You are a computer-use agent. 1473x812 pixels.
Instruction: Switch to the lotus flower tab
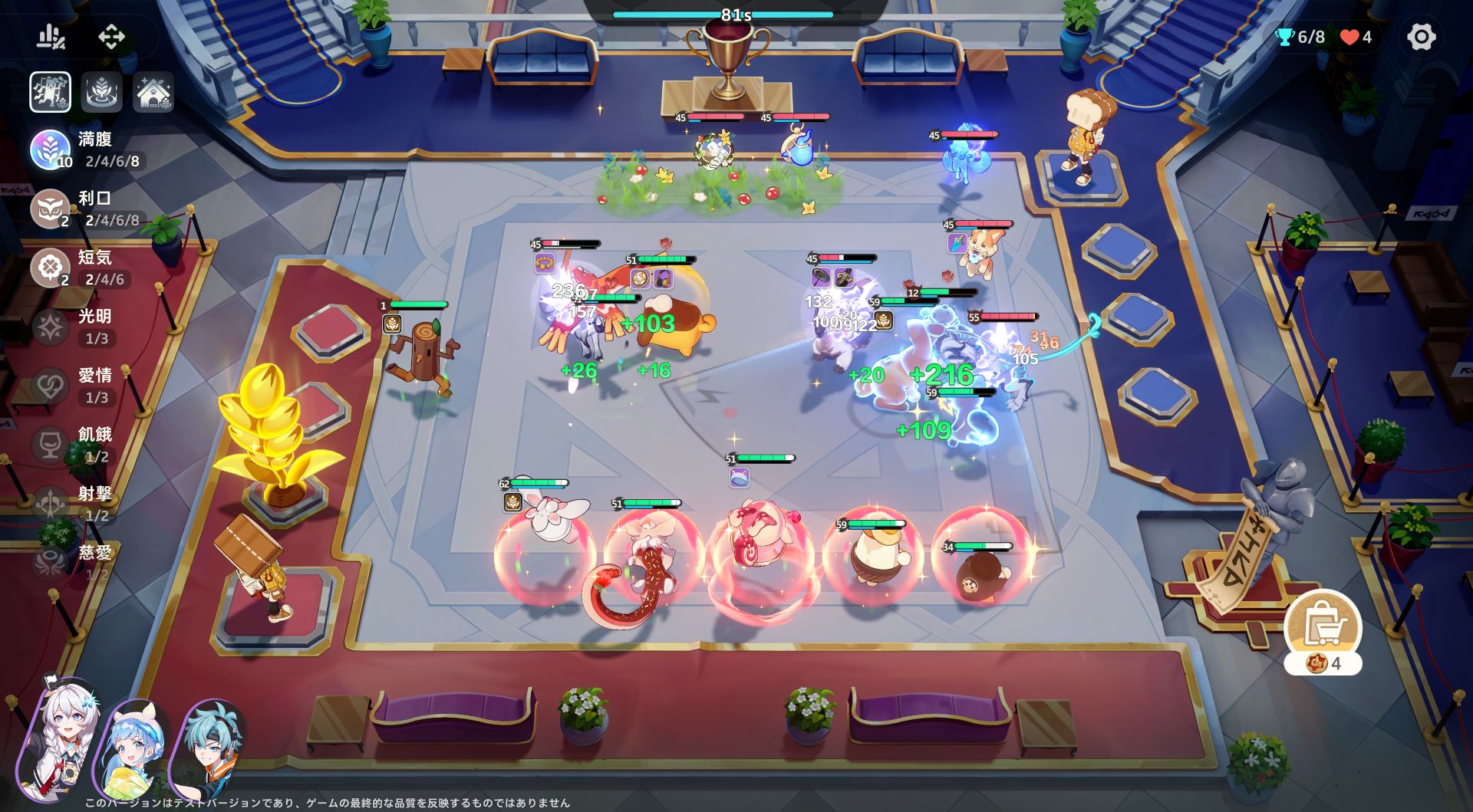[102, 93]
